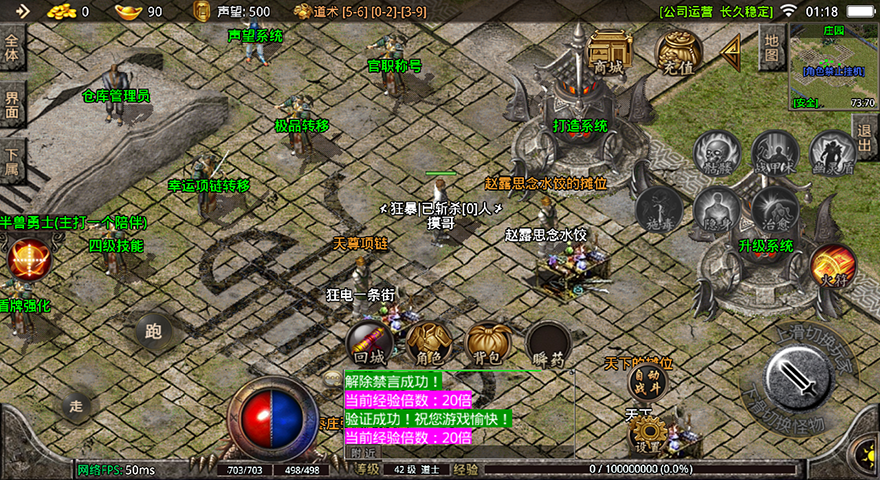Open the 地图 map button
880x480 pixels.
(770, 47)
